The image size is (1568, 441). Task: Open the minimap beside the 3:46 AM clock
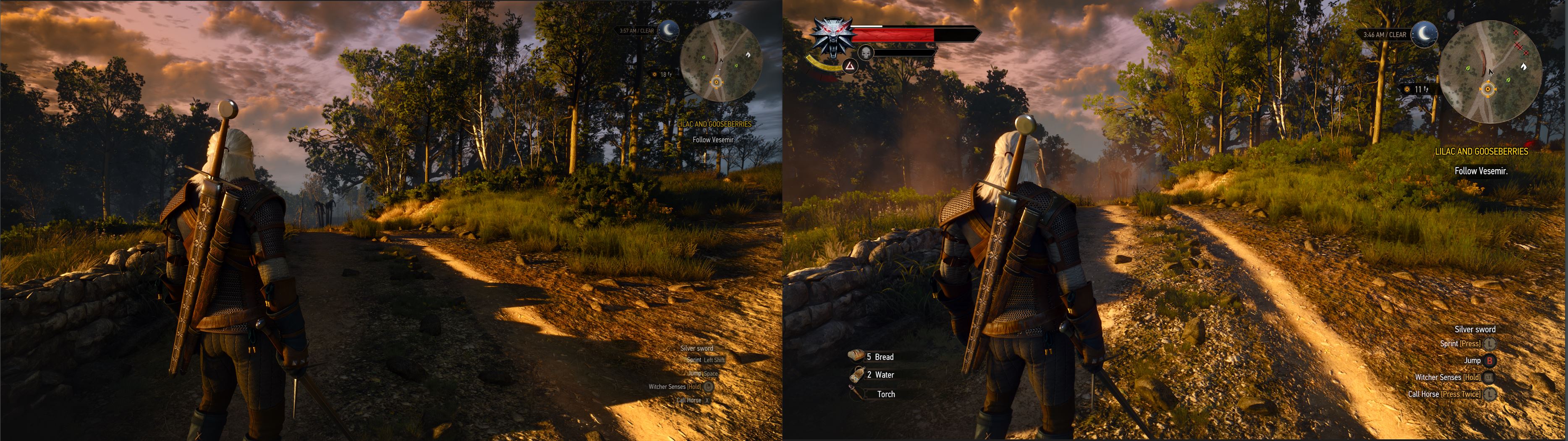tap(1490, 71)
